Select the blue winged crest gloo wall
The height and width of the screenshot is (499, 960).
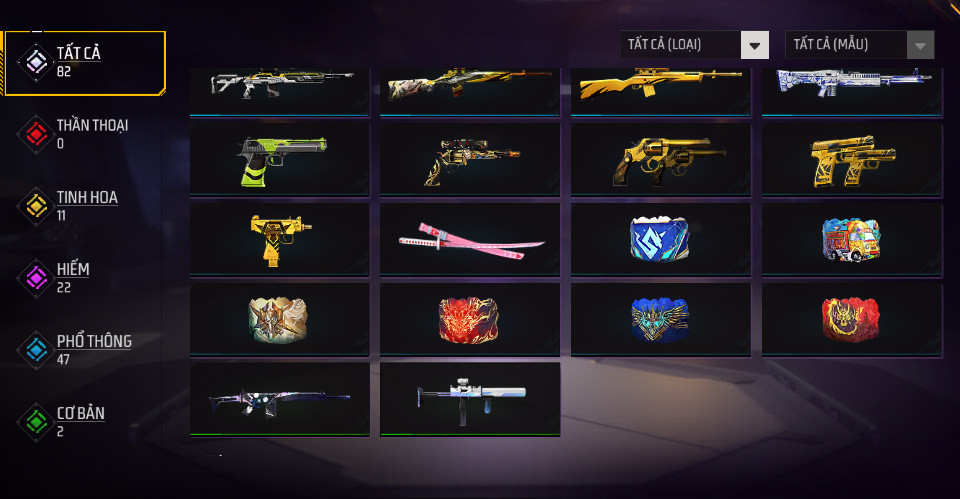point(660,320)
